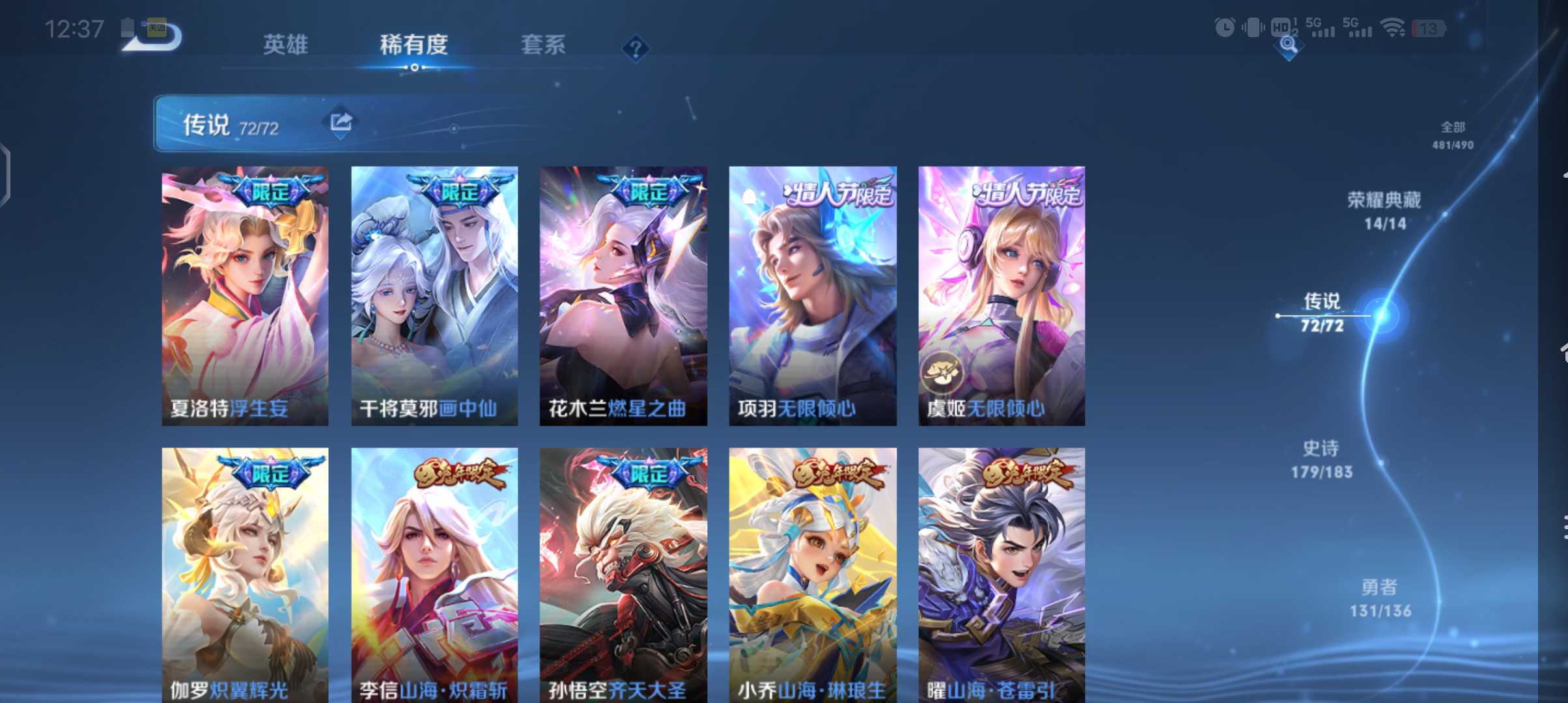Open the 套系 tab
Image resolution: width=1568 pixels, height=703 pixels.
544,46
